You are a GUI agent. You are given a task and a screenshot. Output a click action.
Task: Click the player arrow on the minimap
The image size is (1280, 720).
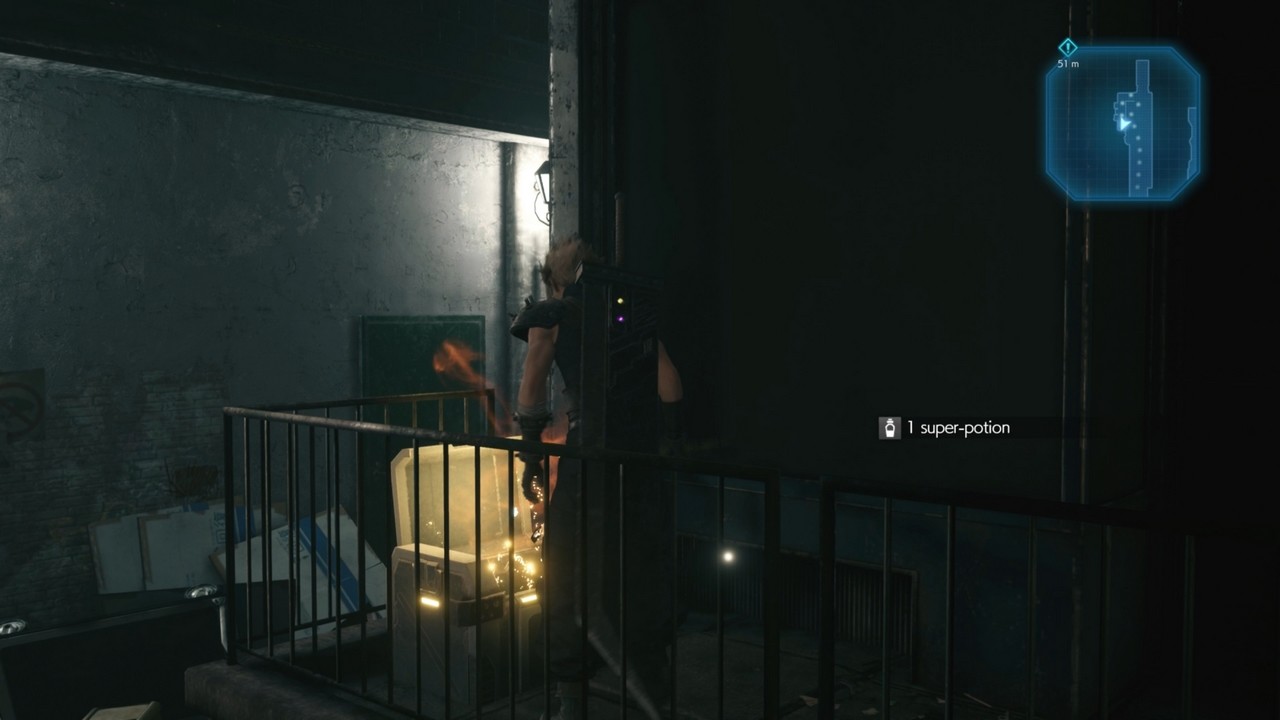1124,124
